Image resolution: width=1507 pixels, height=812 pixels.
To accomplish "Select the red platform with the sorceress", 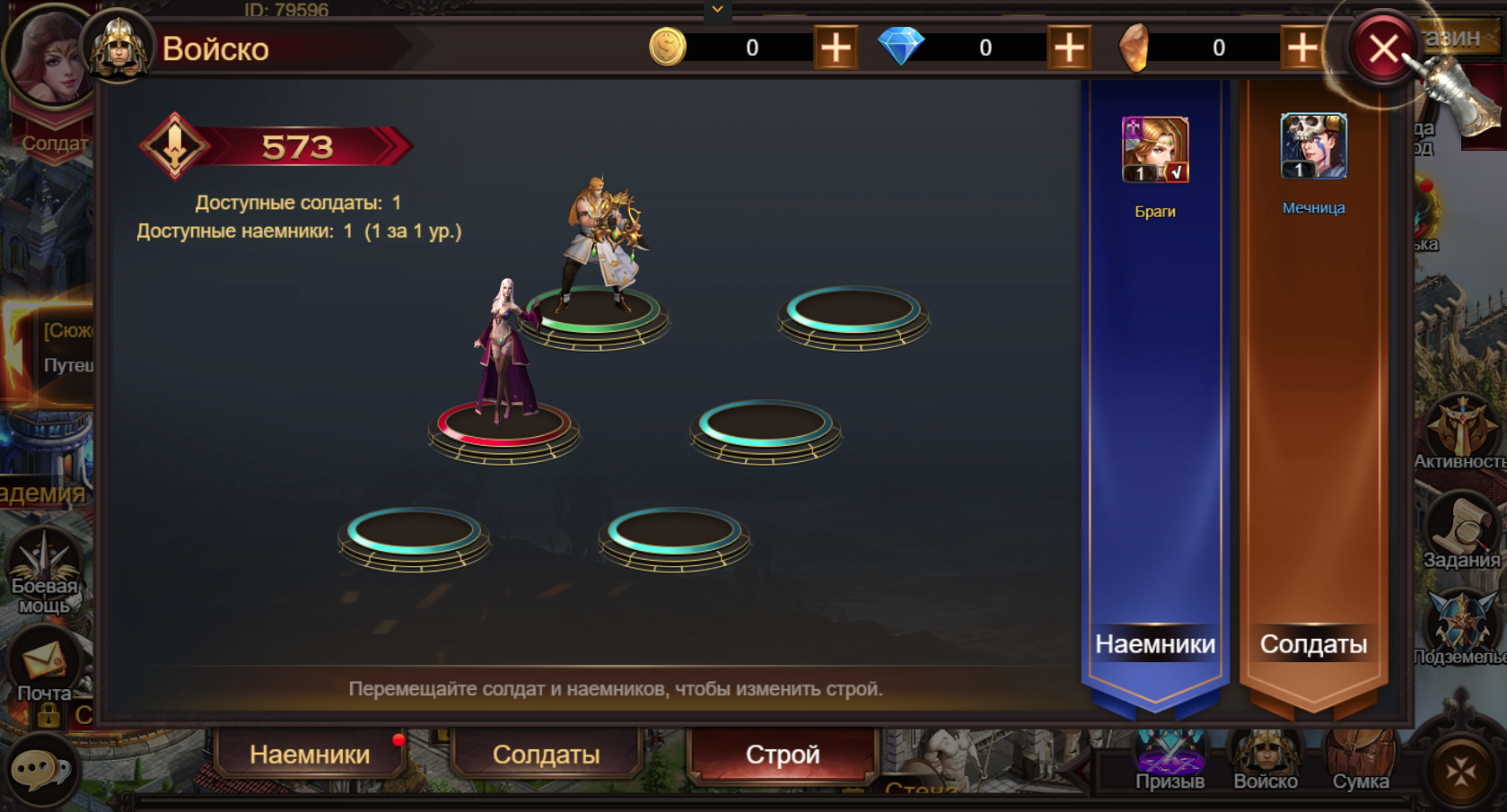I will point(504,427).
